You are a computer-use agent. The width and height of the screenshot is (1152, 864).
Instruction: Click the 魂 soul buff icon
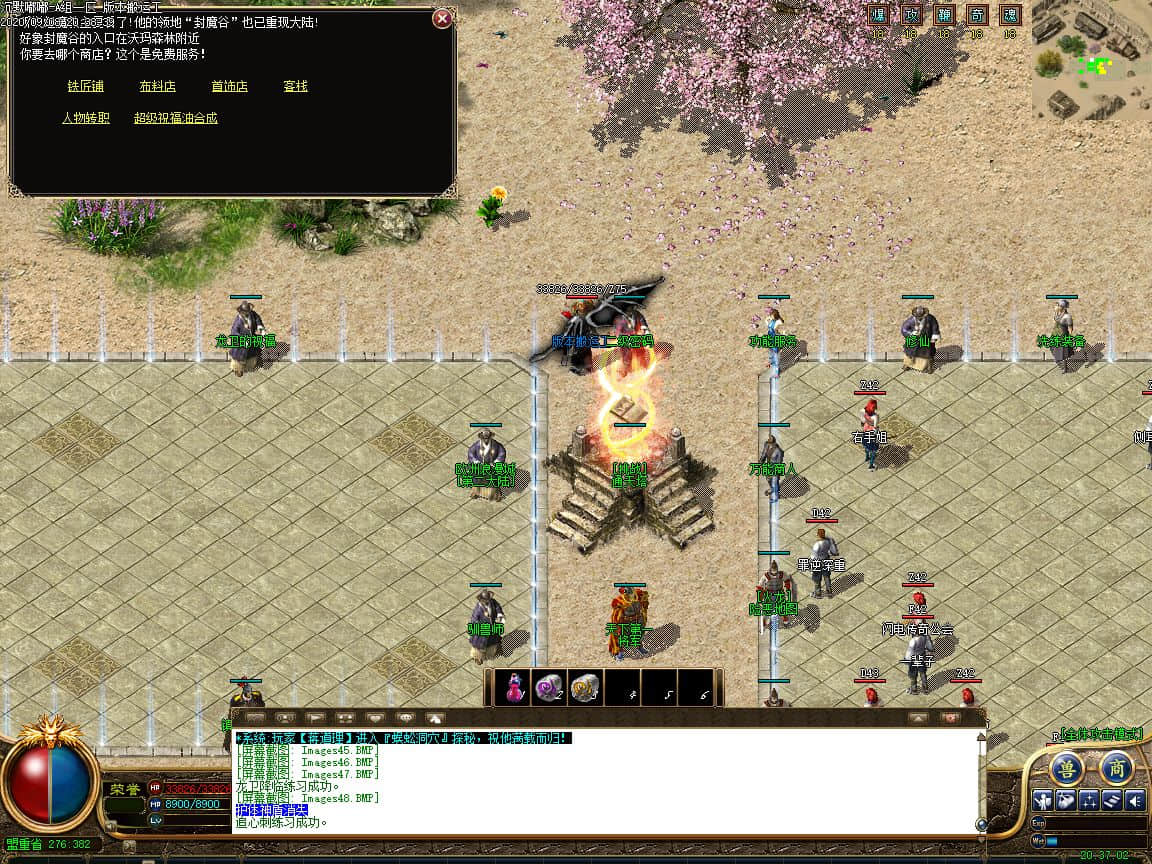point(1010,15)
